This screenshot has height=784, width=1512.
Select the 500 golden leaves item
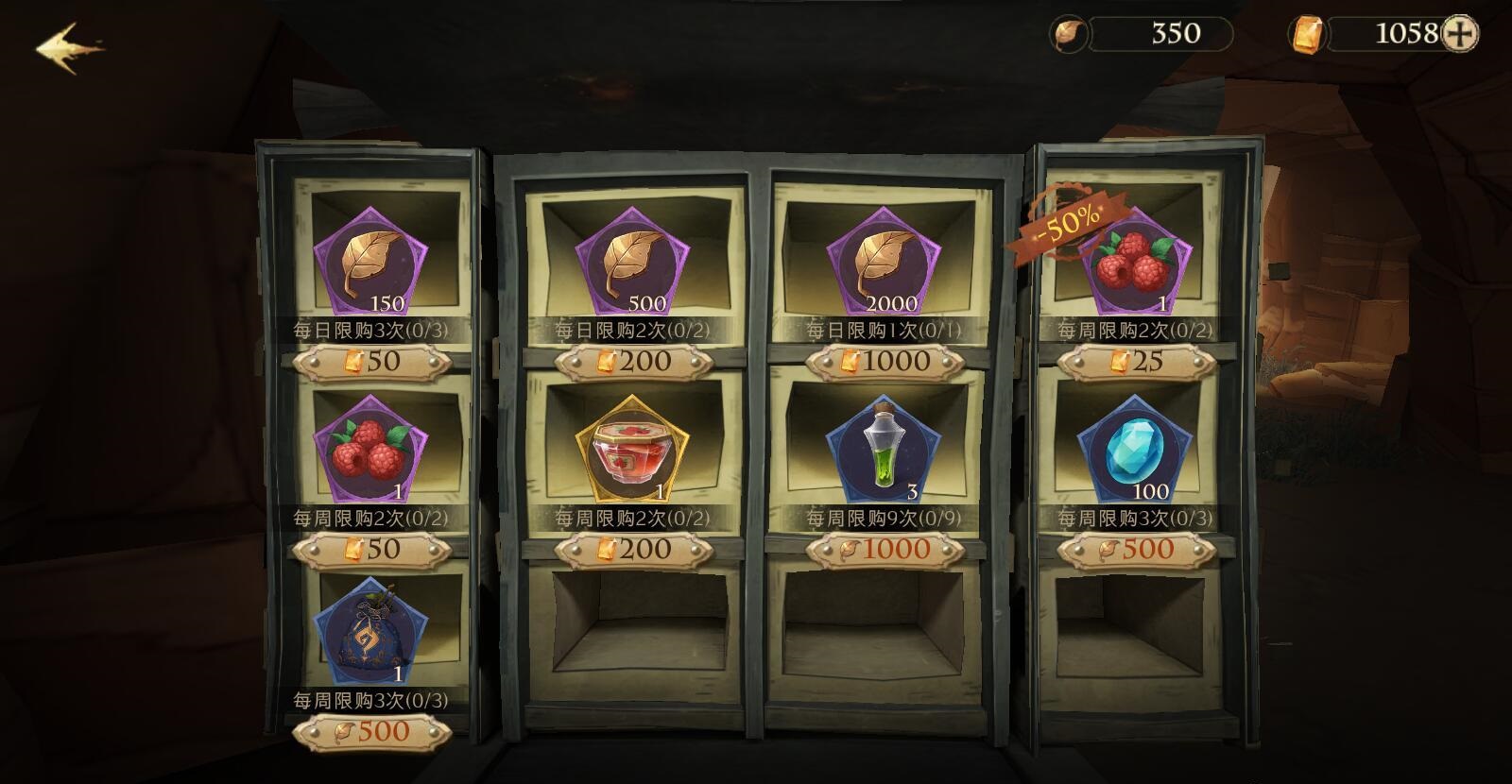pyautogui.click(x=632, y=261)
